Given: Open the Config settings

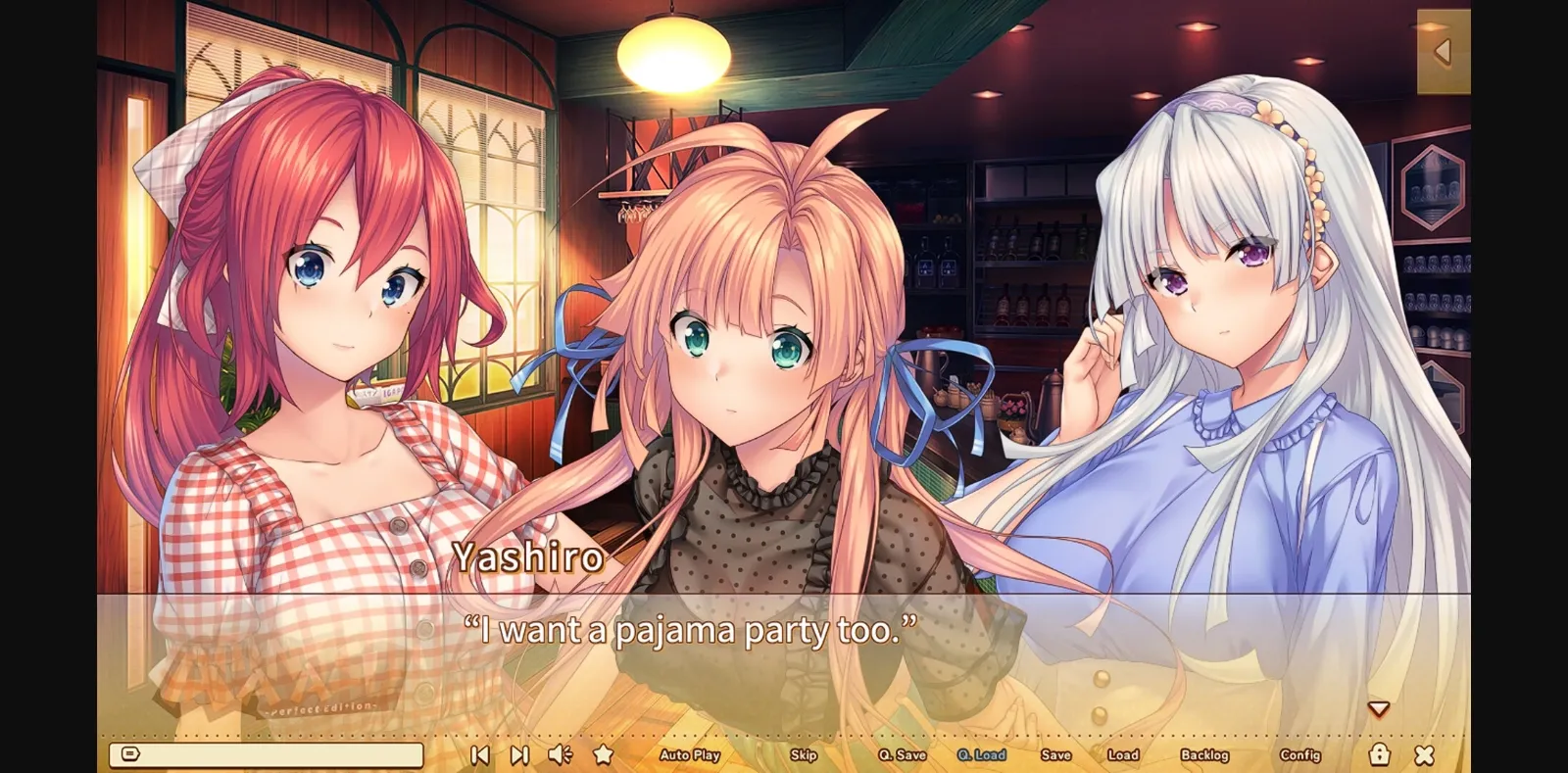Looking at the screenshot, I should pos(1299,755).
